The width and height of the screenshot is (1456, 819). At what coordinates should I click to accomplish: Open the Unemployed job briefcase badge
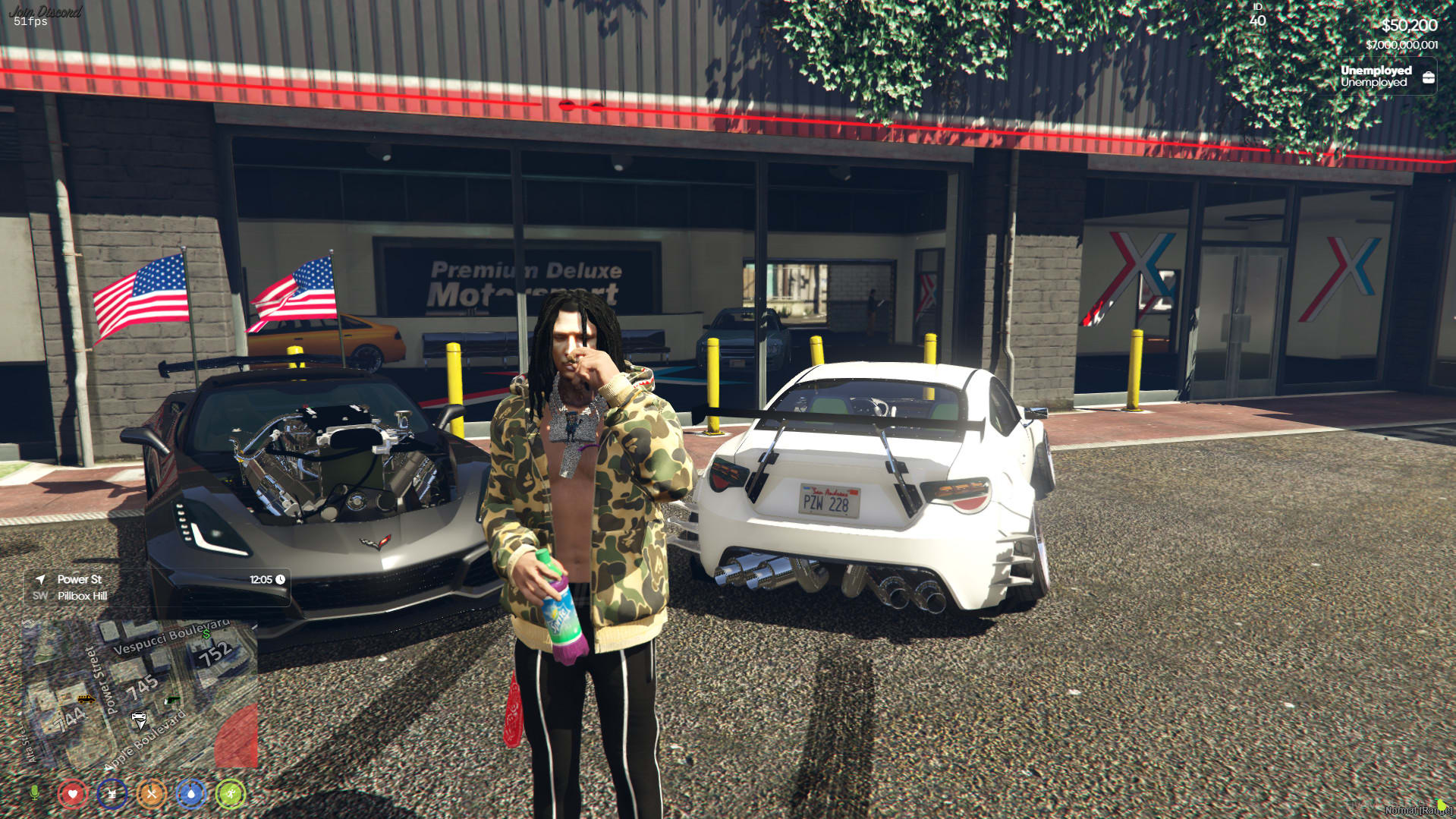(x=1428, y=77)
